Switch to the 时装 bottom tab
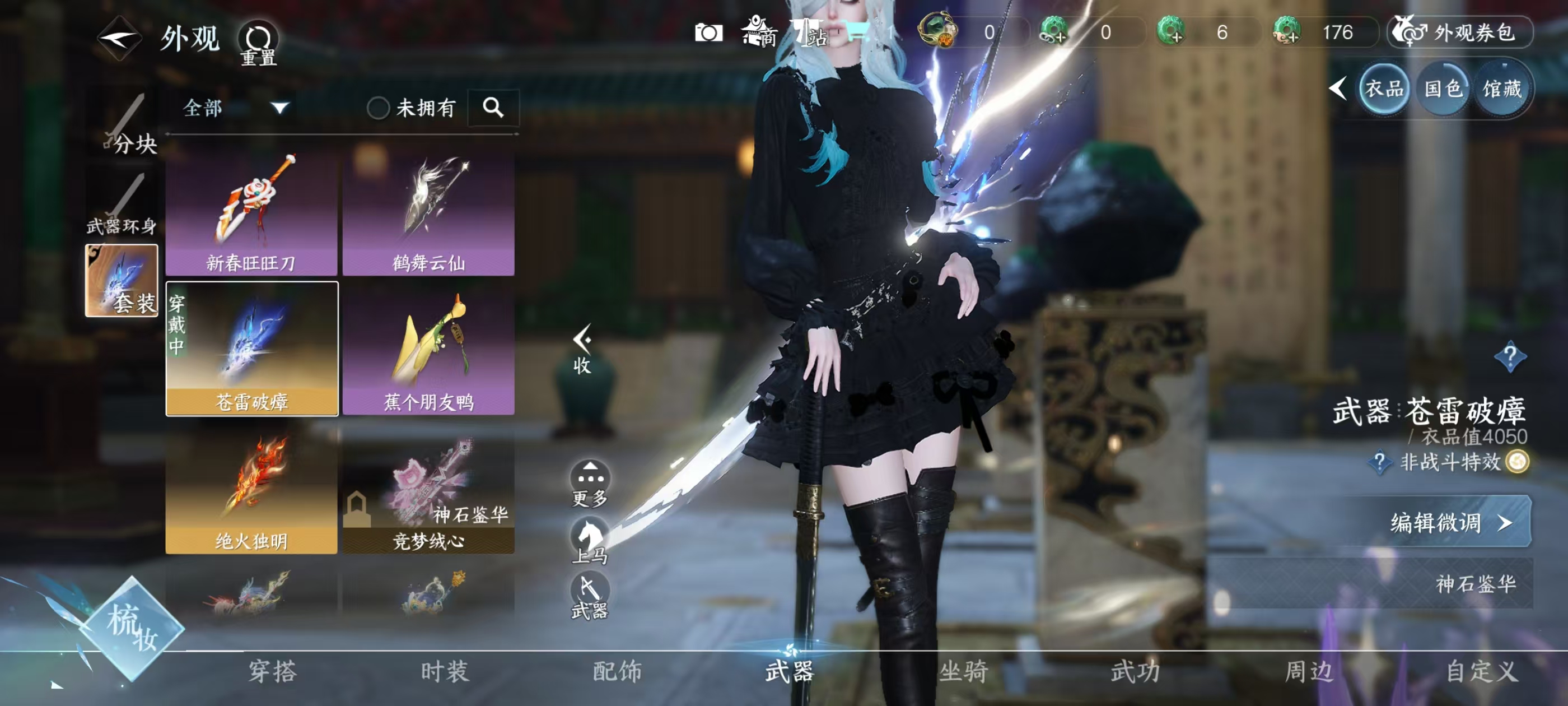1568x706 pixels. pyautogui.click(x=445, y=671)
